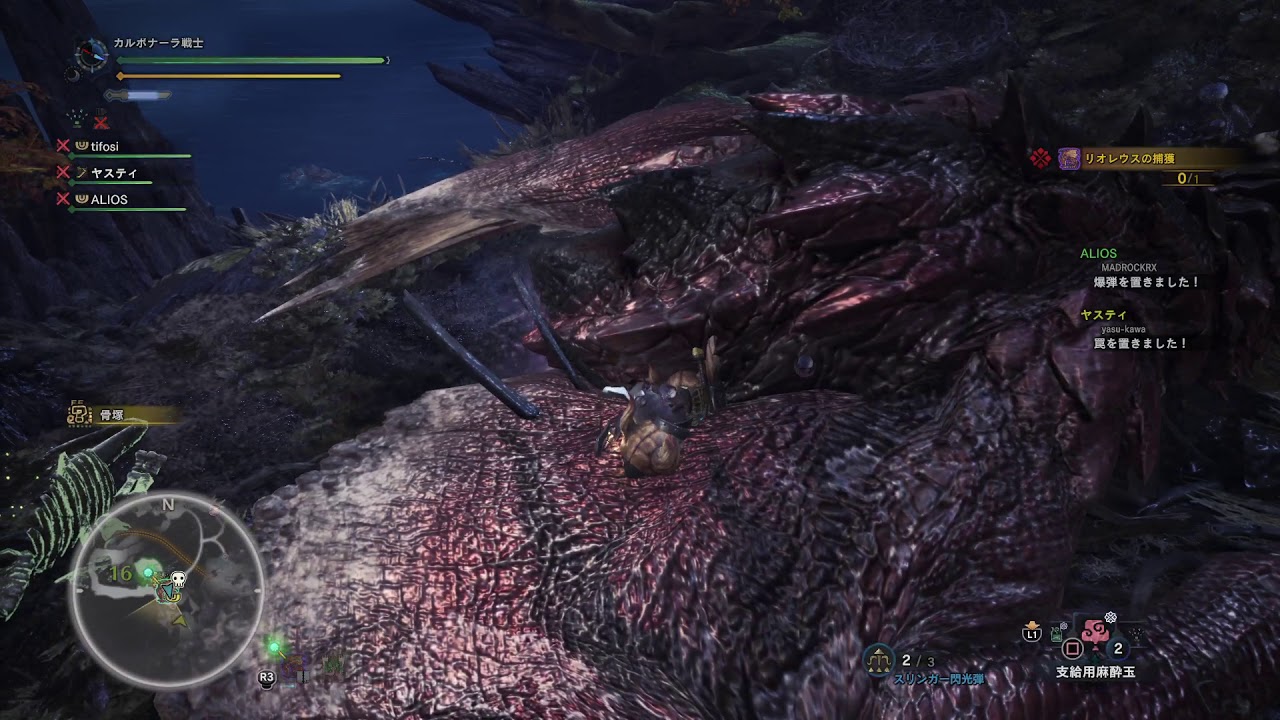Select the リオレウスの捕獲 quest objective tracker

[1140, 159]
